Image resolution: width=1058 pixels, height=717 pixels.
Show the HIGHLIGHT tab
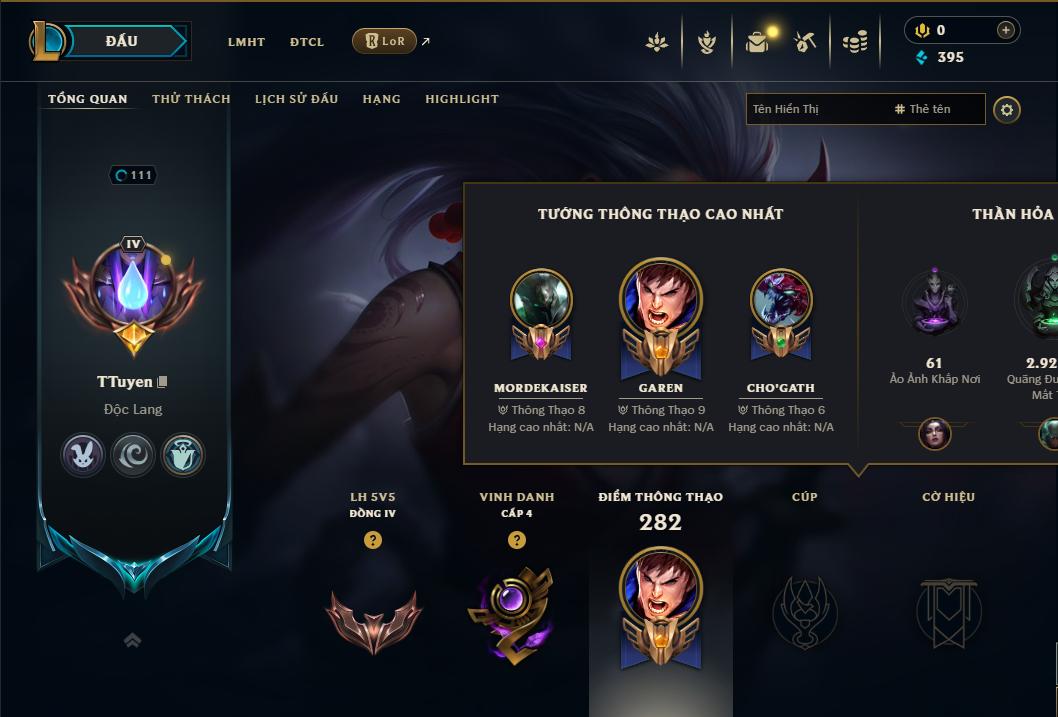pos(462,99)
